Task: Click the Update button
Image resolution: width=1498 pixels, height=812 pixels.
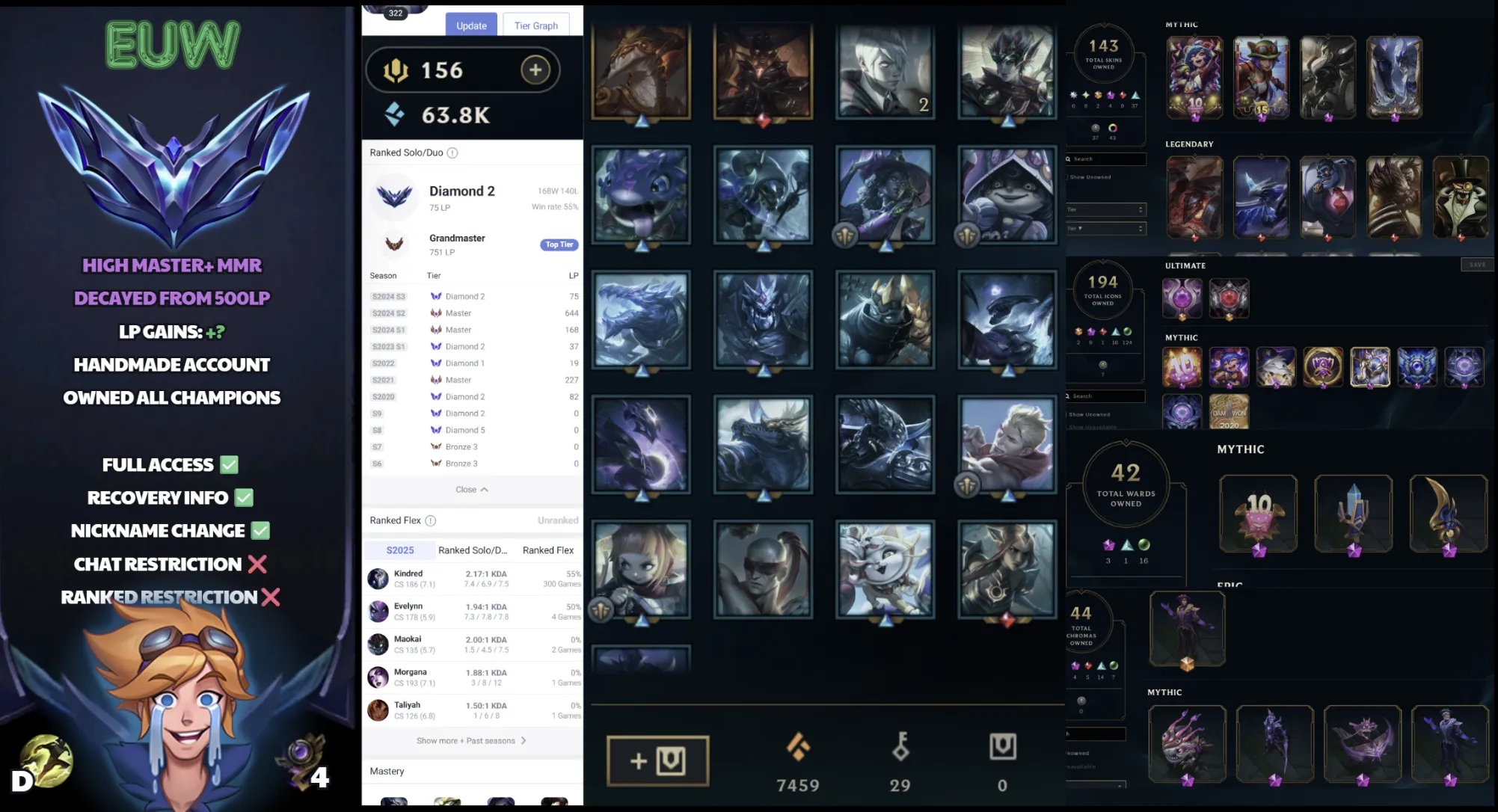Action: (471, 25)
